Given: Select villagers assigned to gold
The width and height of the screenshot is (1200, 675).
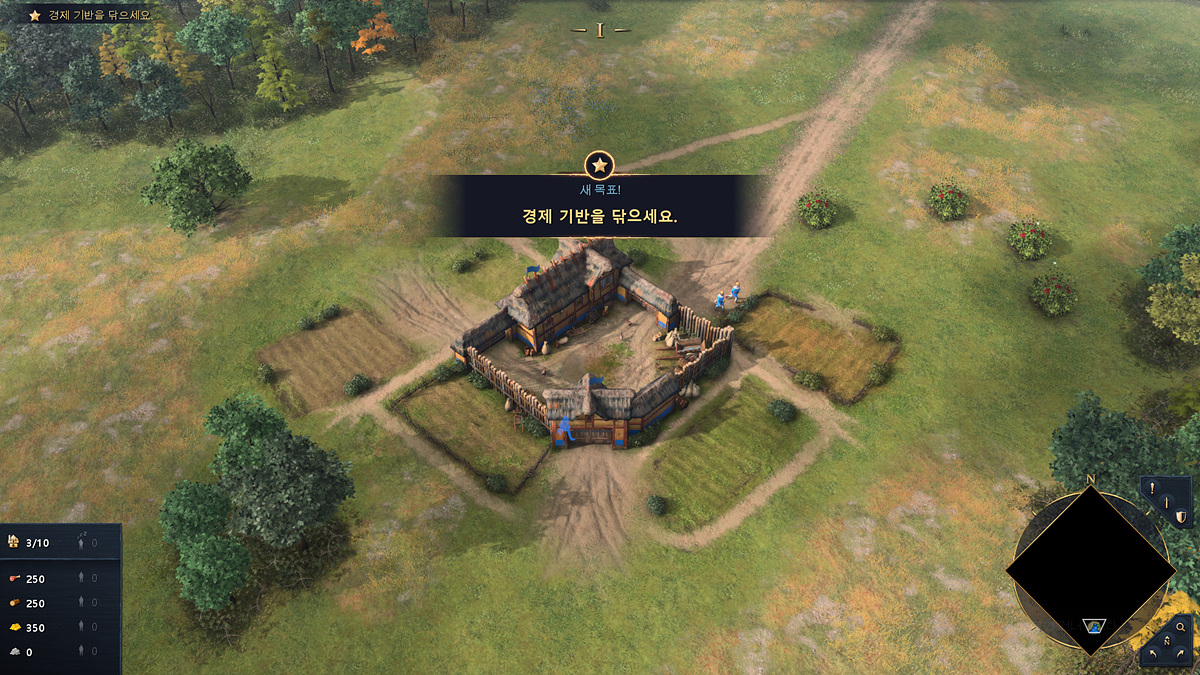Looking at the screenshot, I should click(83, 628).
